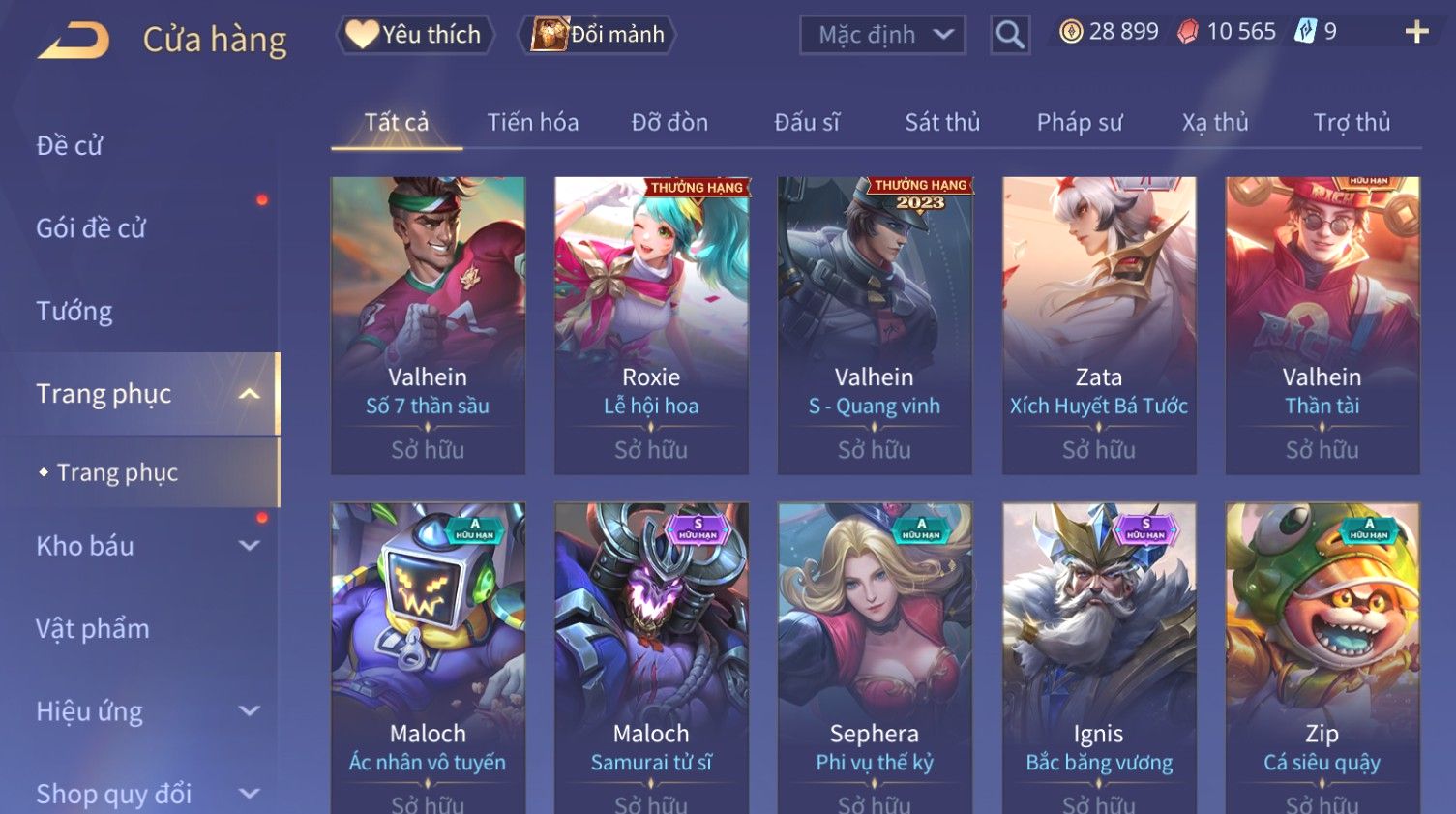View the Maloch Samurai tử sĩ skin
The image size is (1456, 814).
coord(651,658)
